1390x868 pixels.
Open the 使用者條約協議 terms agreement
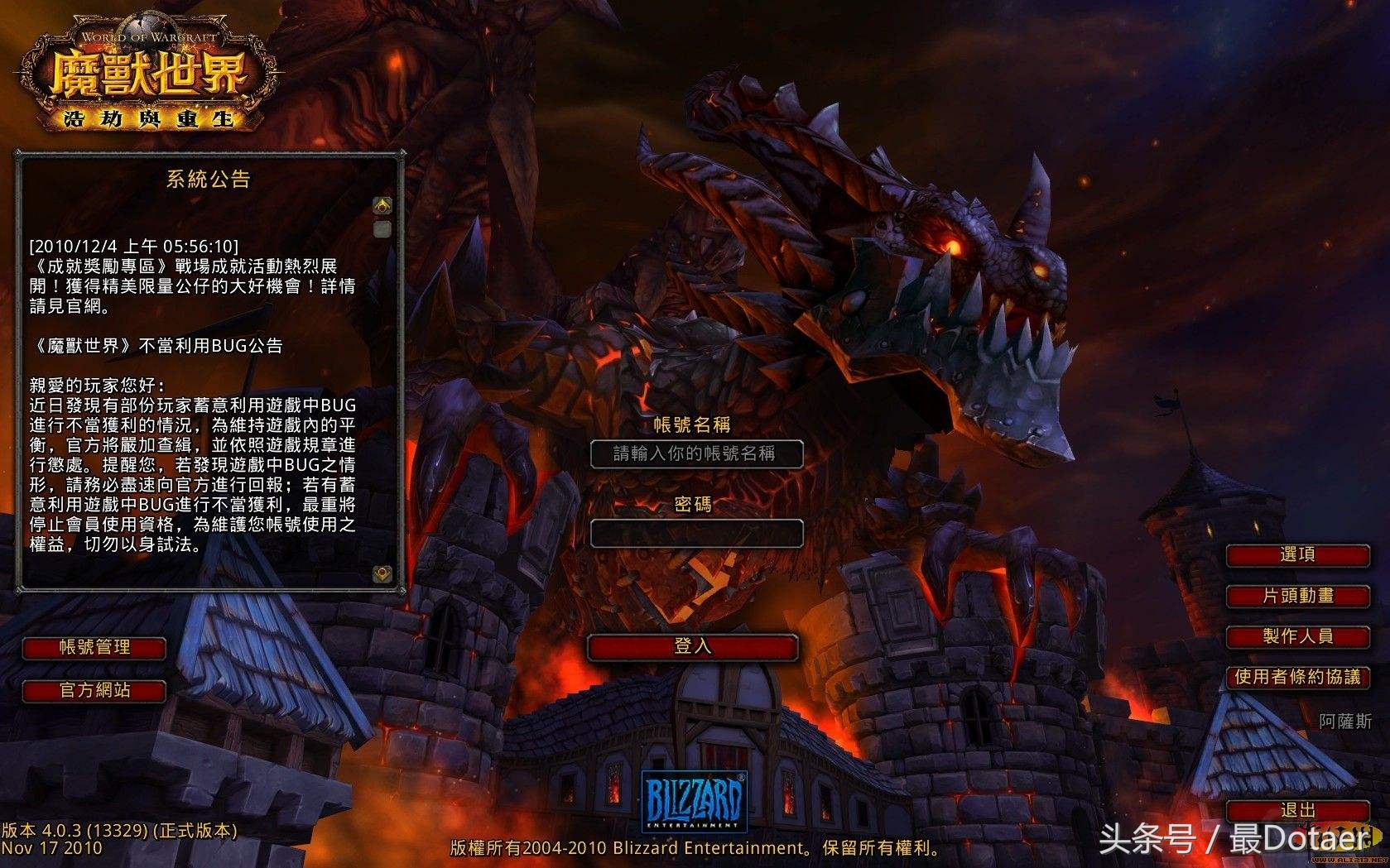(x=1297, y=679)
